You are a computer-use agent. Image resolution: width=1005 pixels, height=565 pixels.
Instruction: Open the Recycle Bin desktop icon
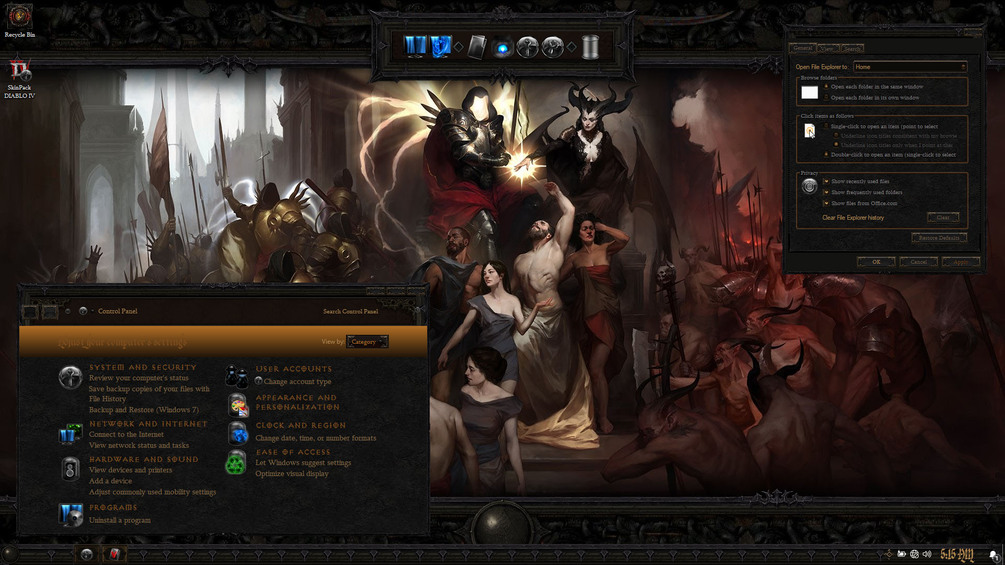tap(20, 20)
